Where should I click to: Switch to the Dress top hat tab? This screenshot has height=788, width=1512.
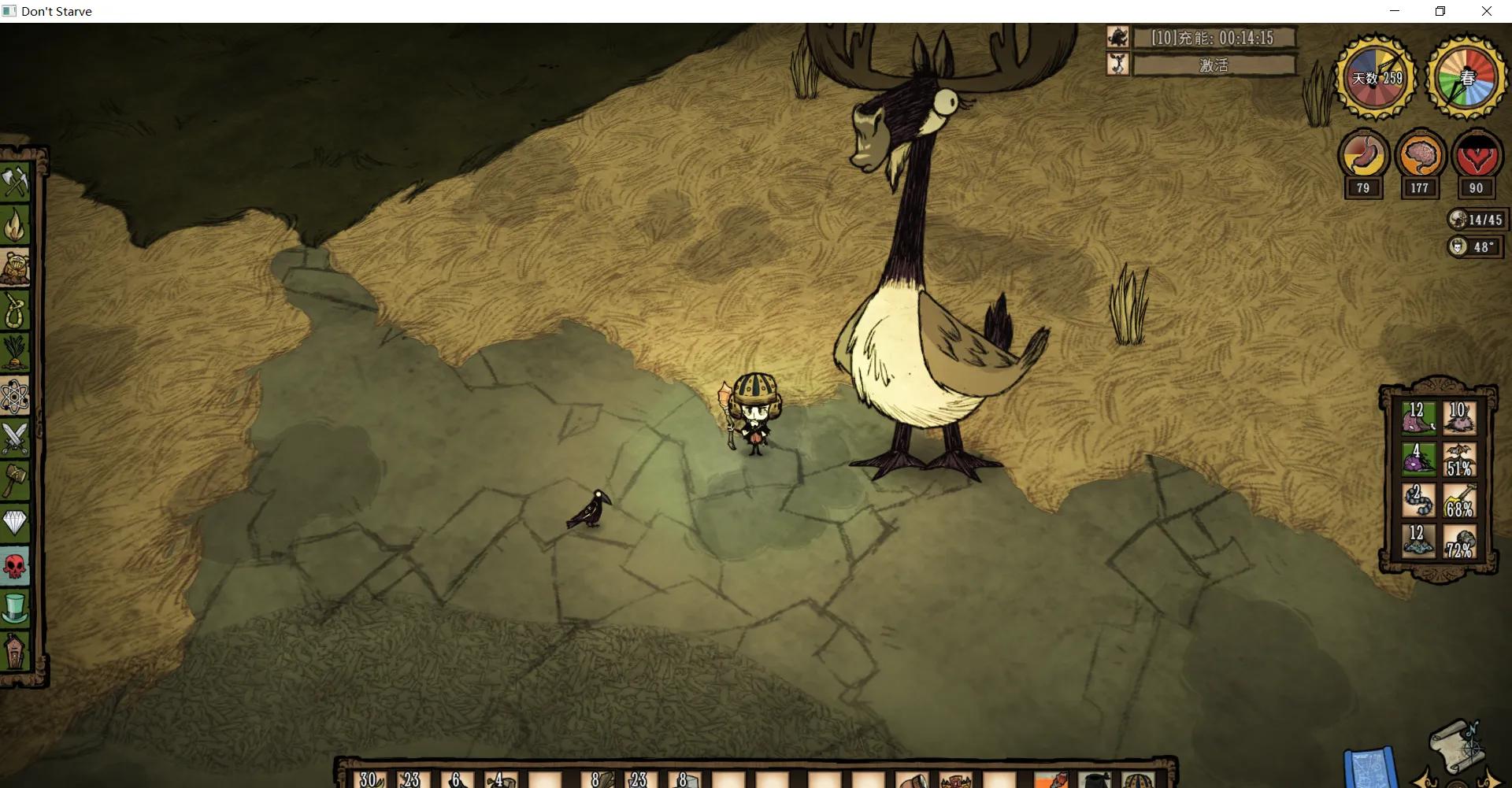(x=16, y=608)
